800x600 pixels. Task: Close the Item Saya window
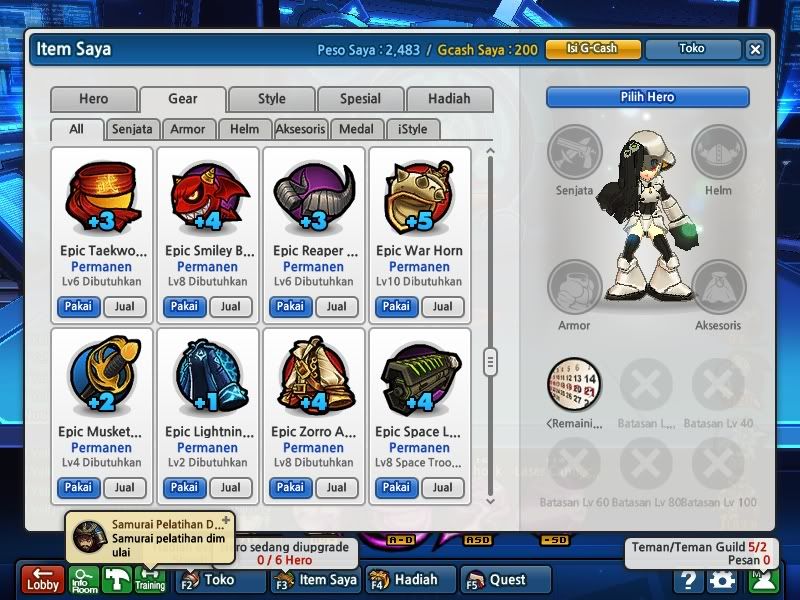[x=755, y=48]
